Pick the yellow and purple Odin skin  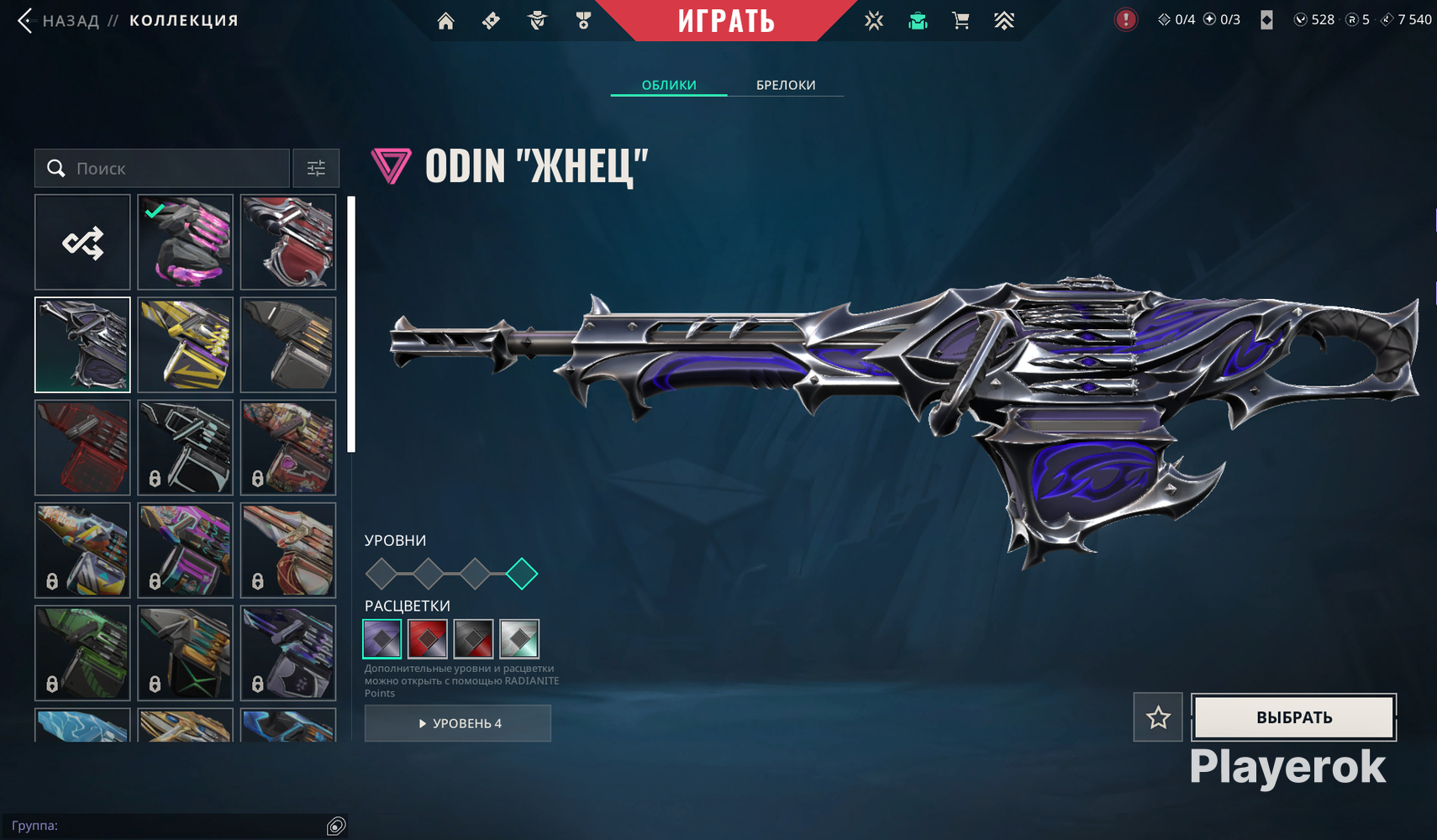(185, 345)
